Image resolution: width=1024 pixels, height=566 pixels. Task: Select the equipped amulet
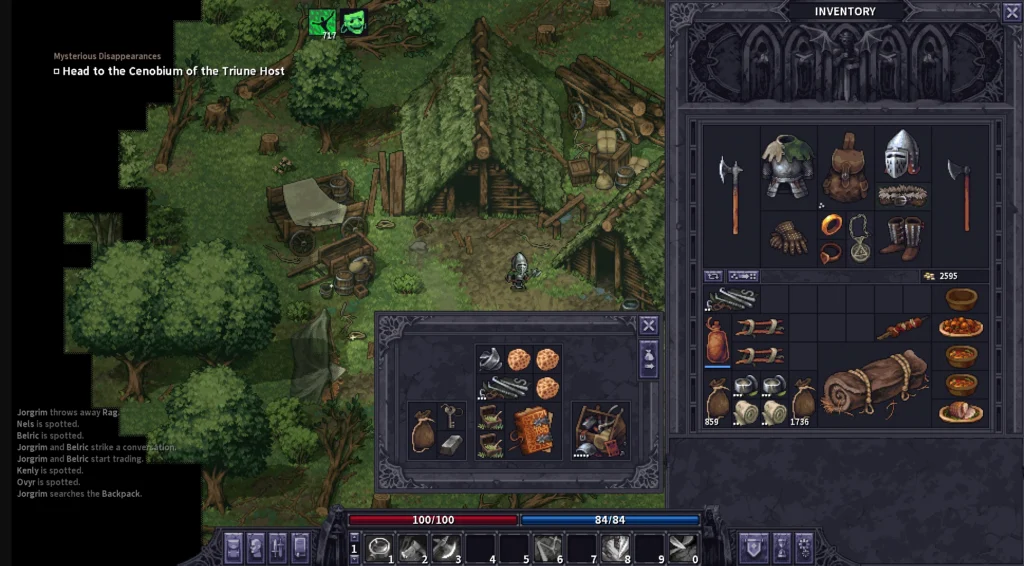coord(859,238)
